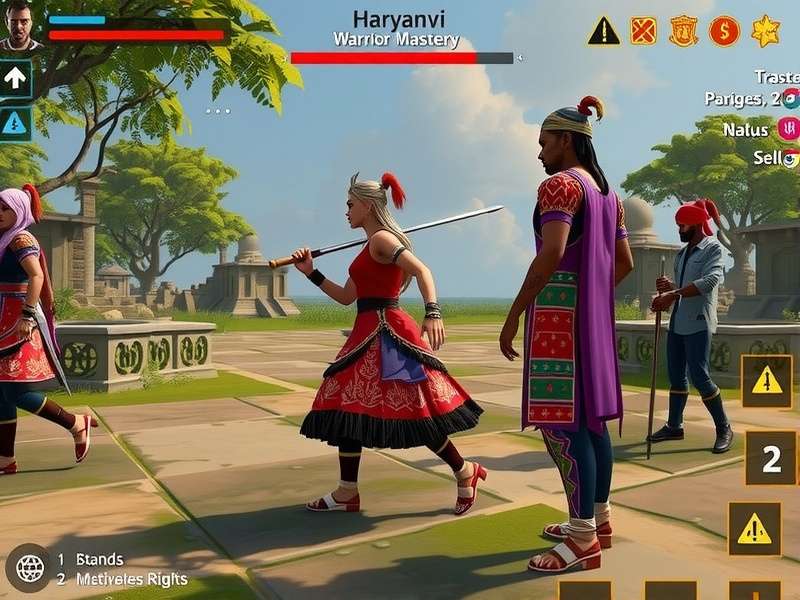This screenshot has height=600, width=800.
Task: Activate the white up-arrow button
Action: pos(16,77)
